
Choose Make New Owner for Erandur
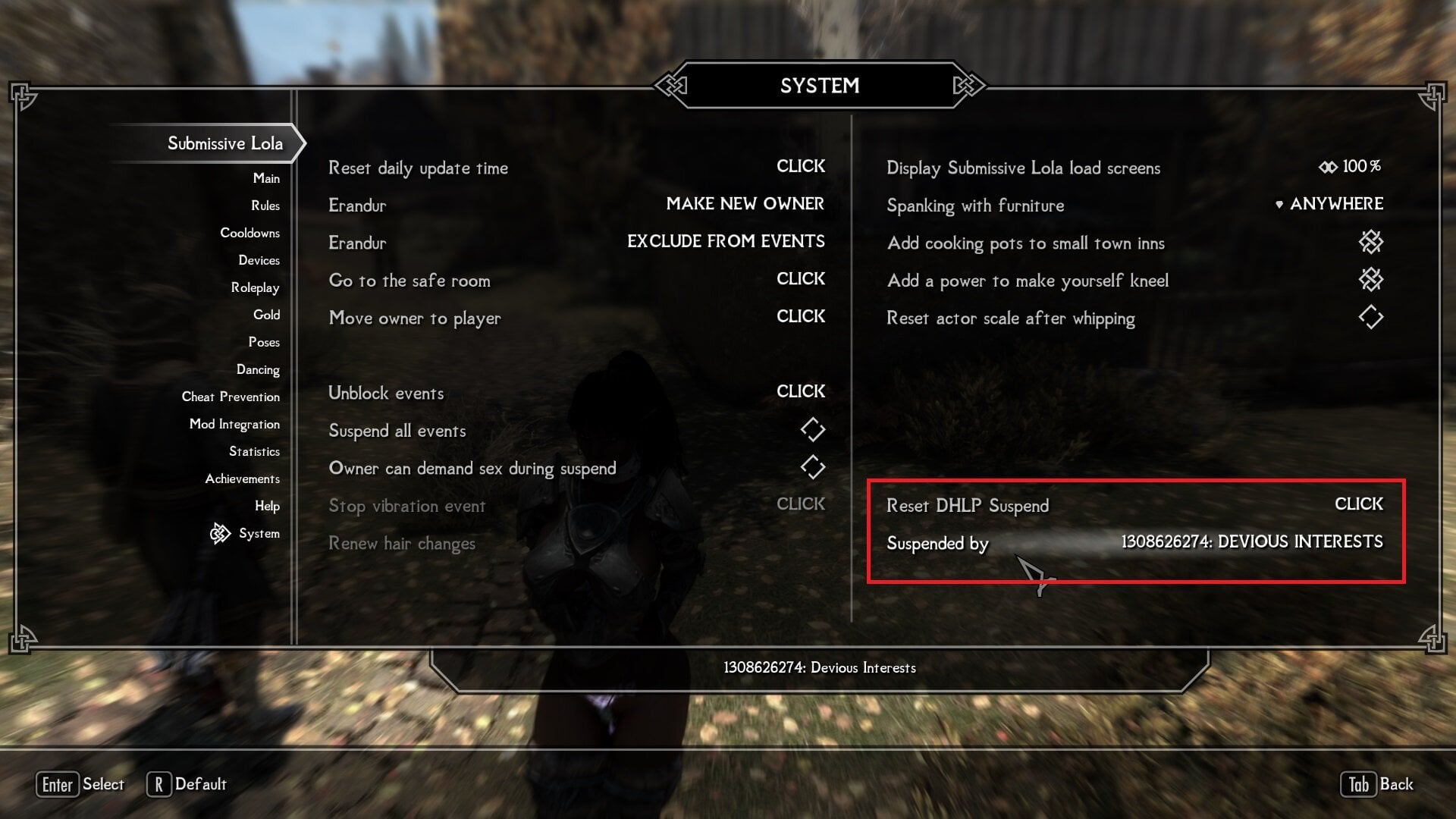[745, 204]
